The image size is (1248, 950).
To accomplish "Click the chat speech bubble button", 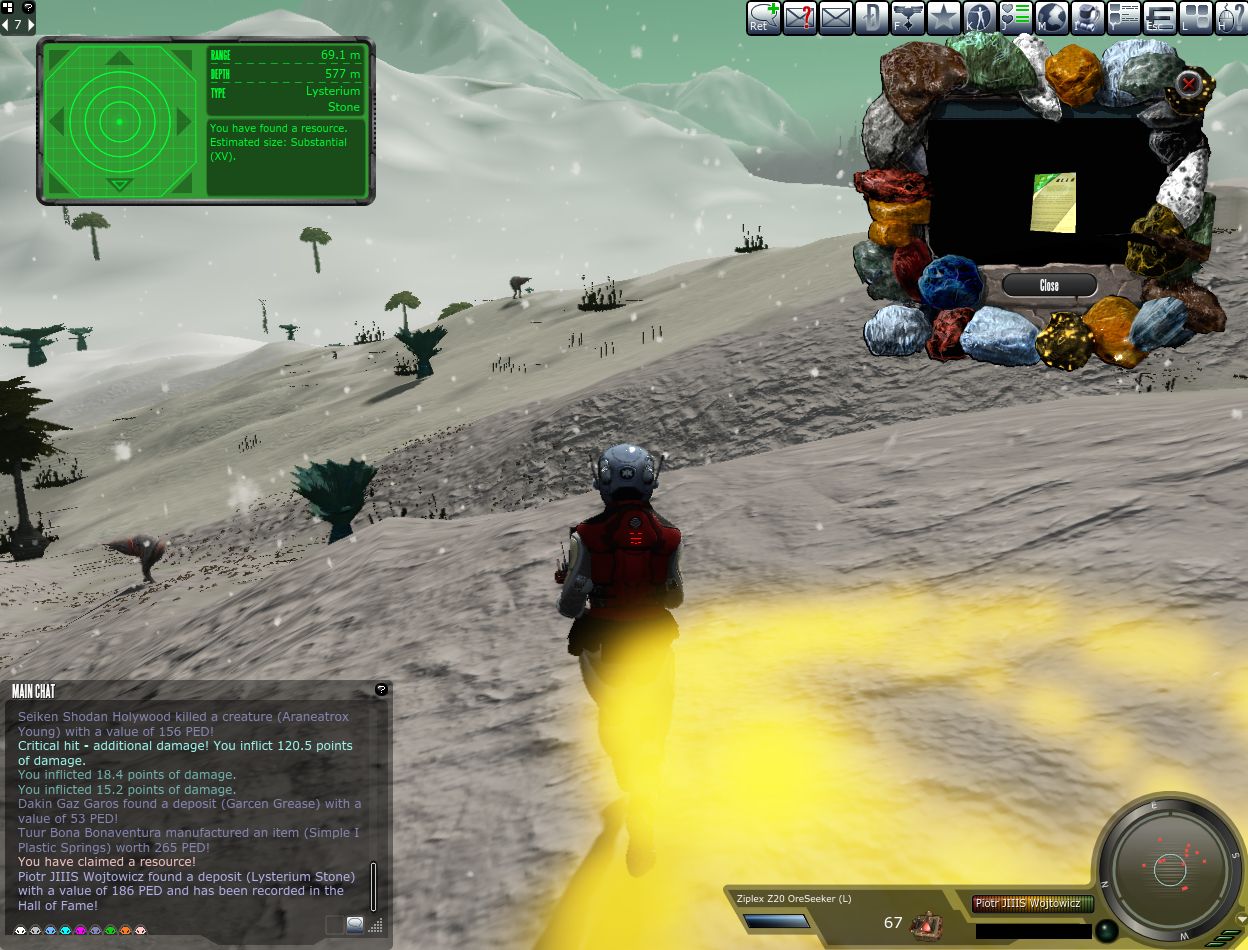I will click(355, 925).
